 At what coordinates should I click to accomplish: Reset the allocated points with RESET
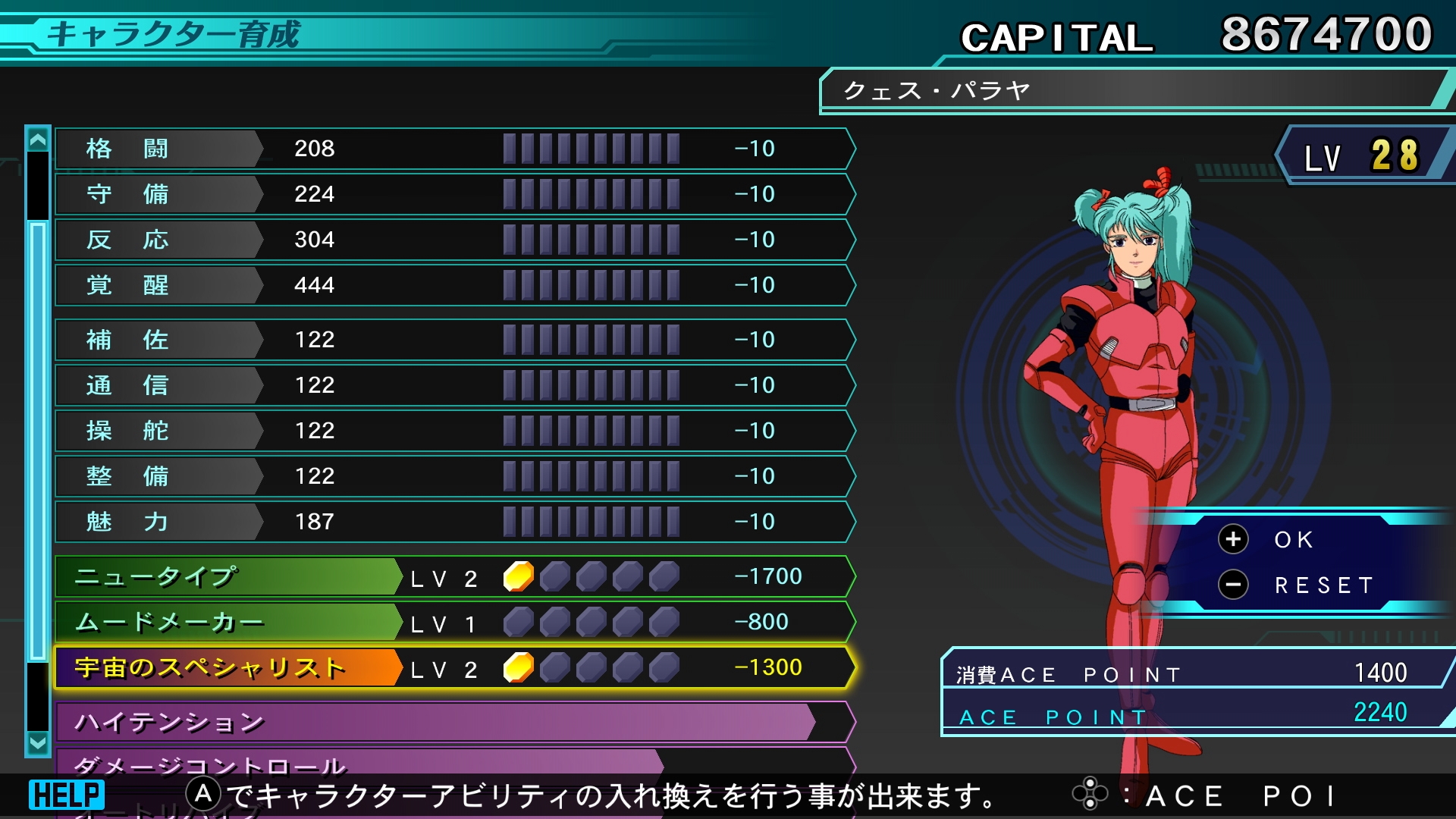click(x=1323, y=585)
